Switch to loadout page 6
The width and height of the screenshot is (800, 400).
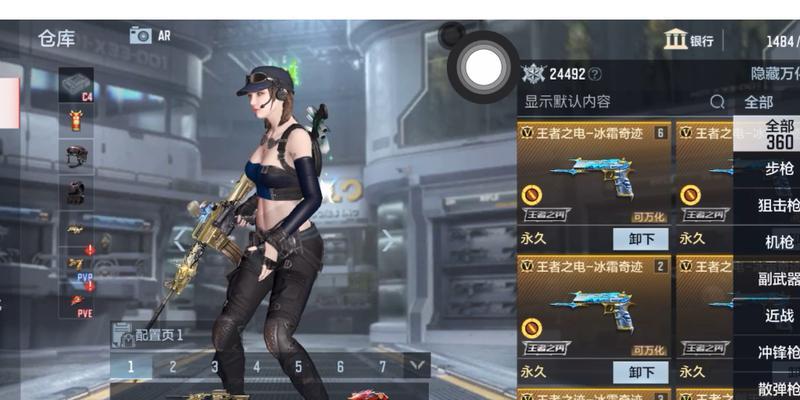pos(340,367)
